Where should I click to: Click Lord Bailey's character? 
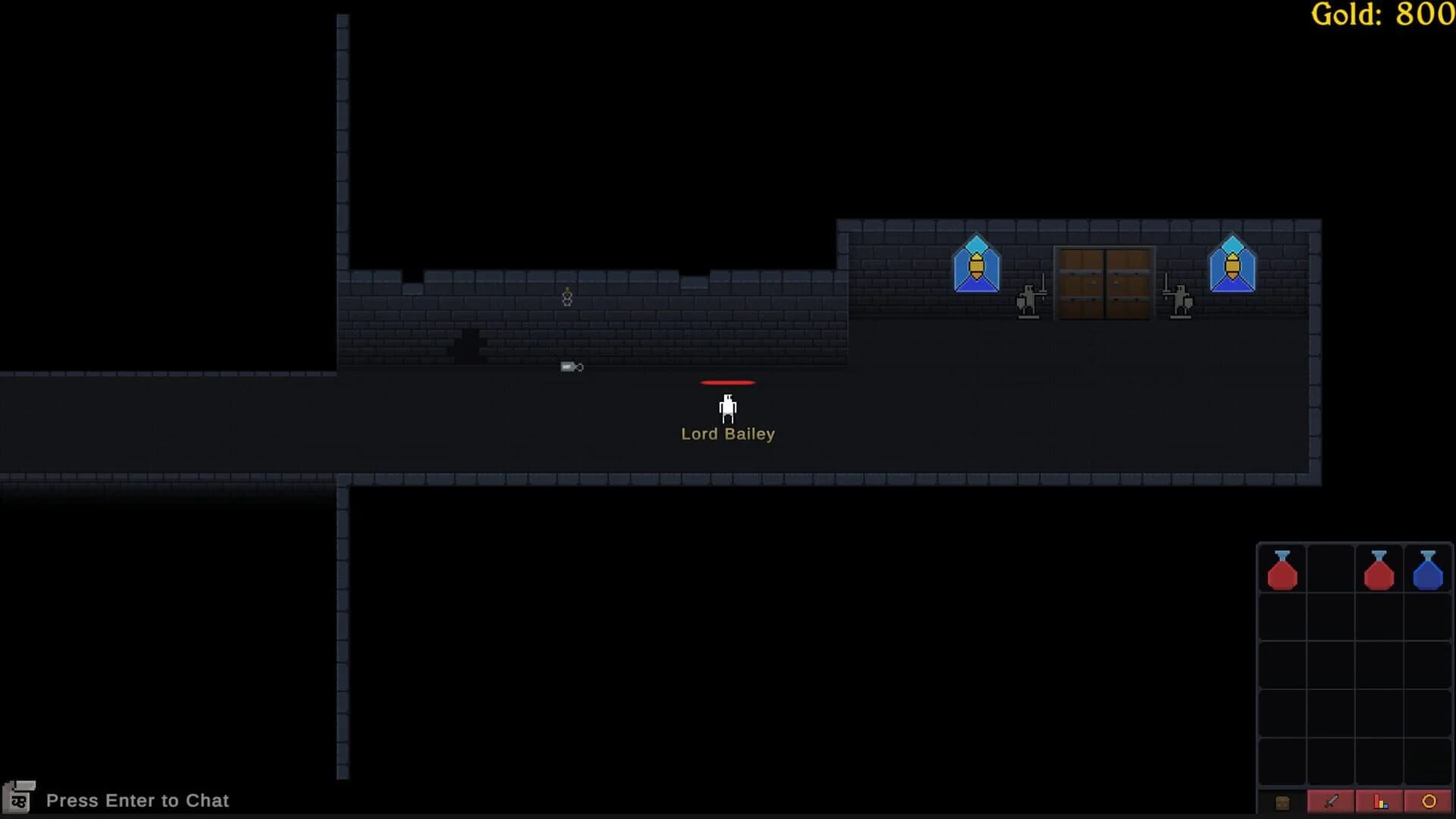coord(727,408)
